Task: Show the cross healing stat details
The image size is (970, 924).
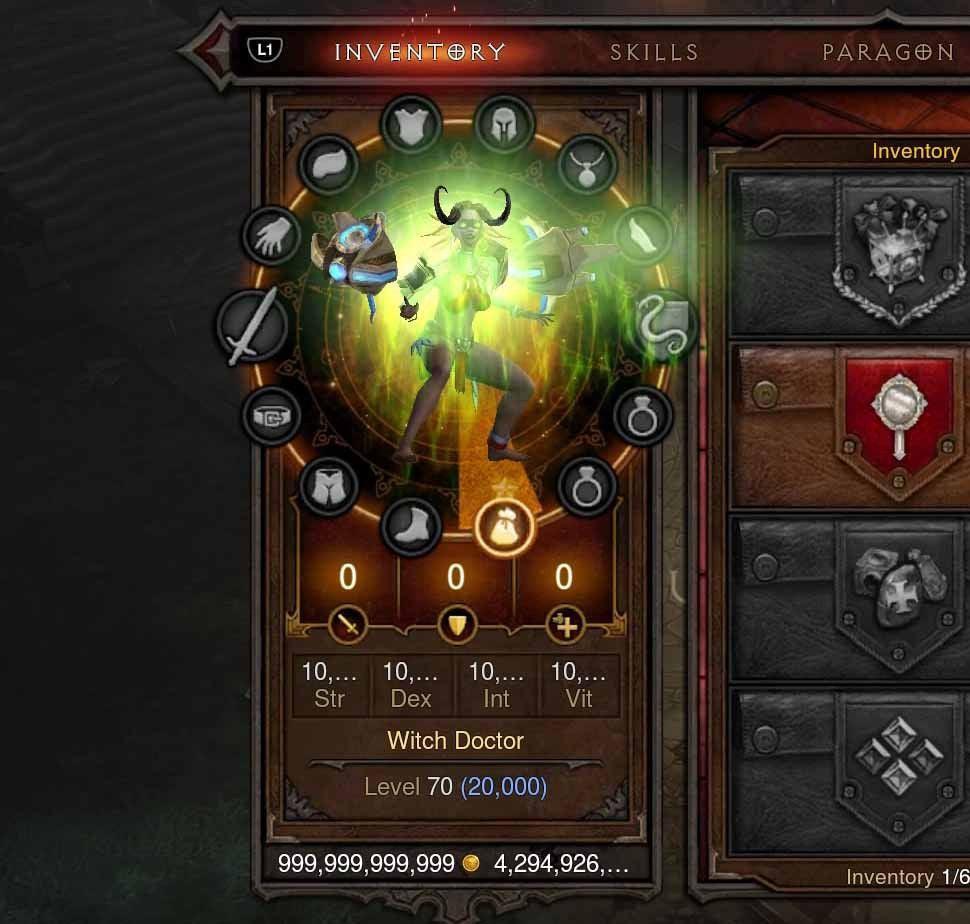Action: [x=564, y=627]
